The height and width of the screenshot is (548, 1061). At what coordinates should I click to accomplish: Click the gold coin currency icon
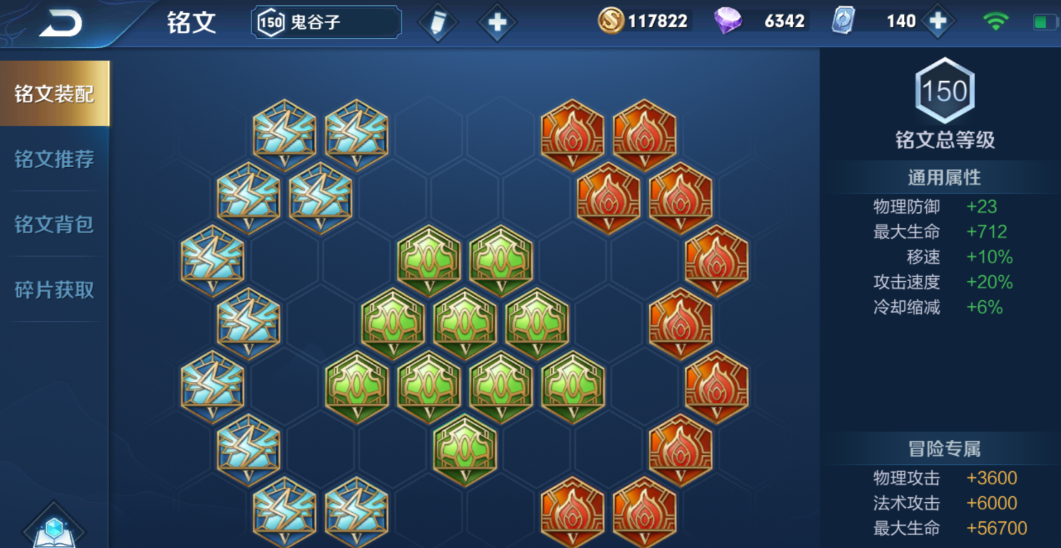tap(611, 20)
